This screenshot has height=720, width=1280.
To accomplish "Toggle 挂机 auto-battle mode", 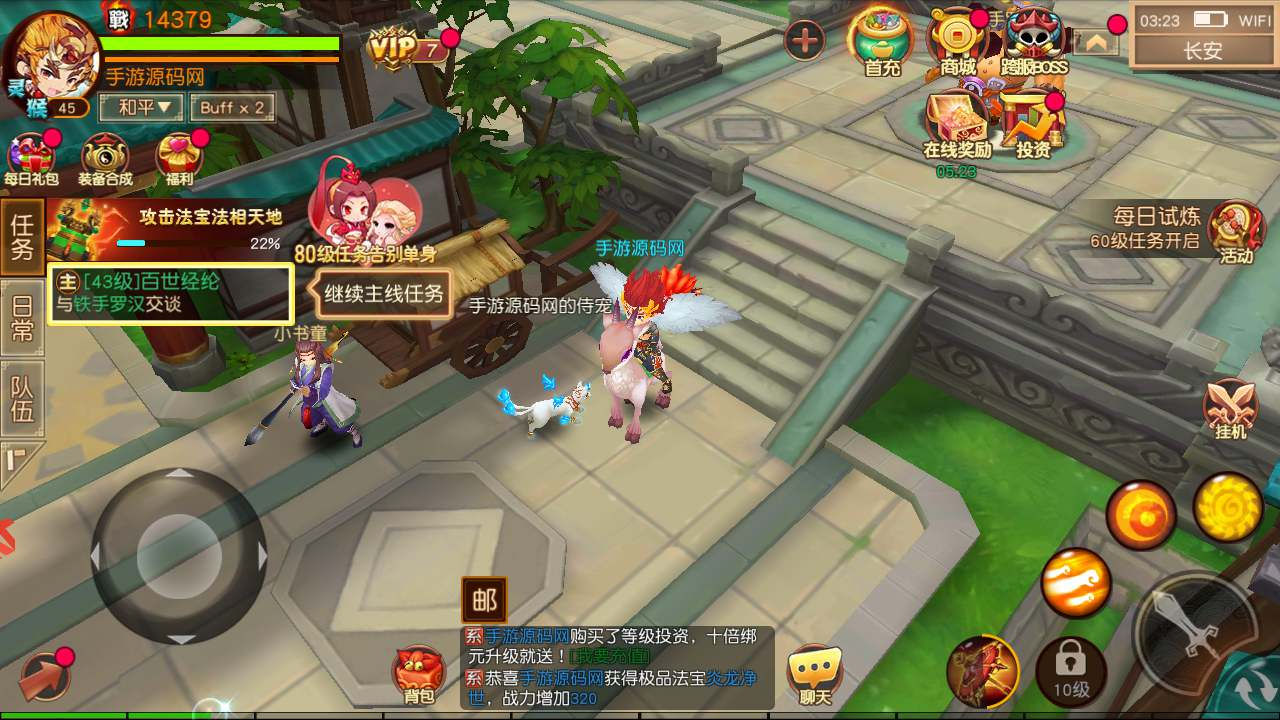I will coord(1230,410).
